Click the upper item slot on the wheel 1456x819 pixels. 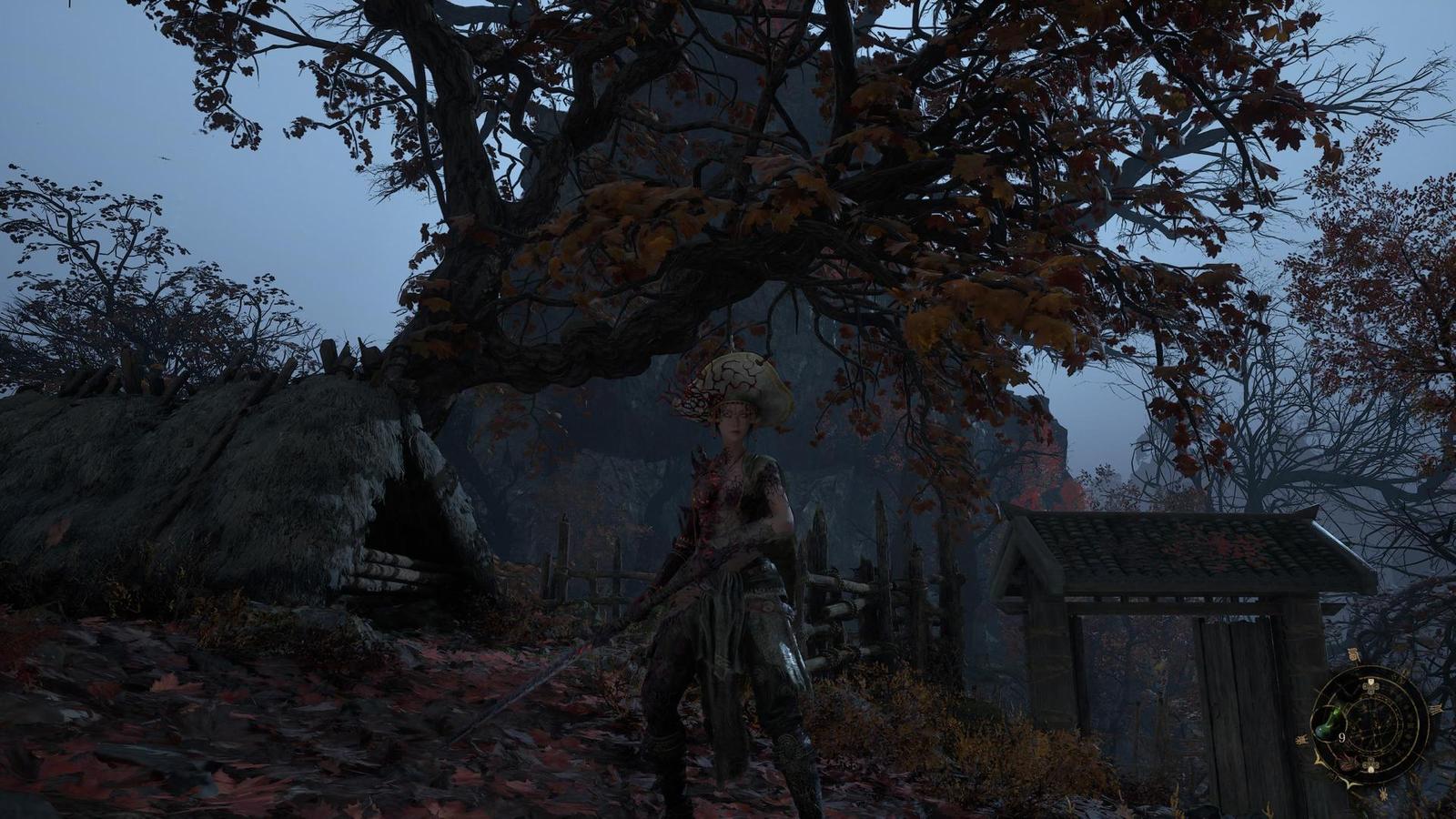pyautogui.click(x=1370, y=686)
